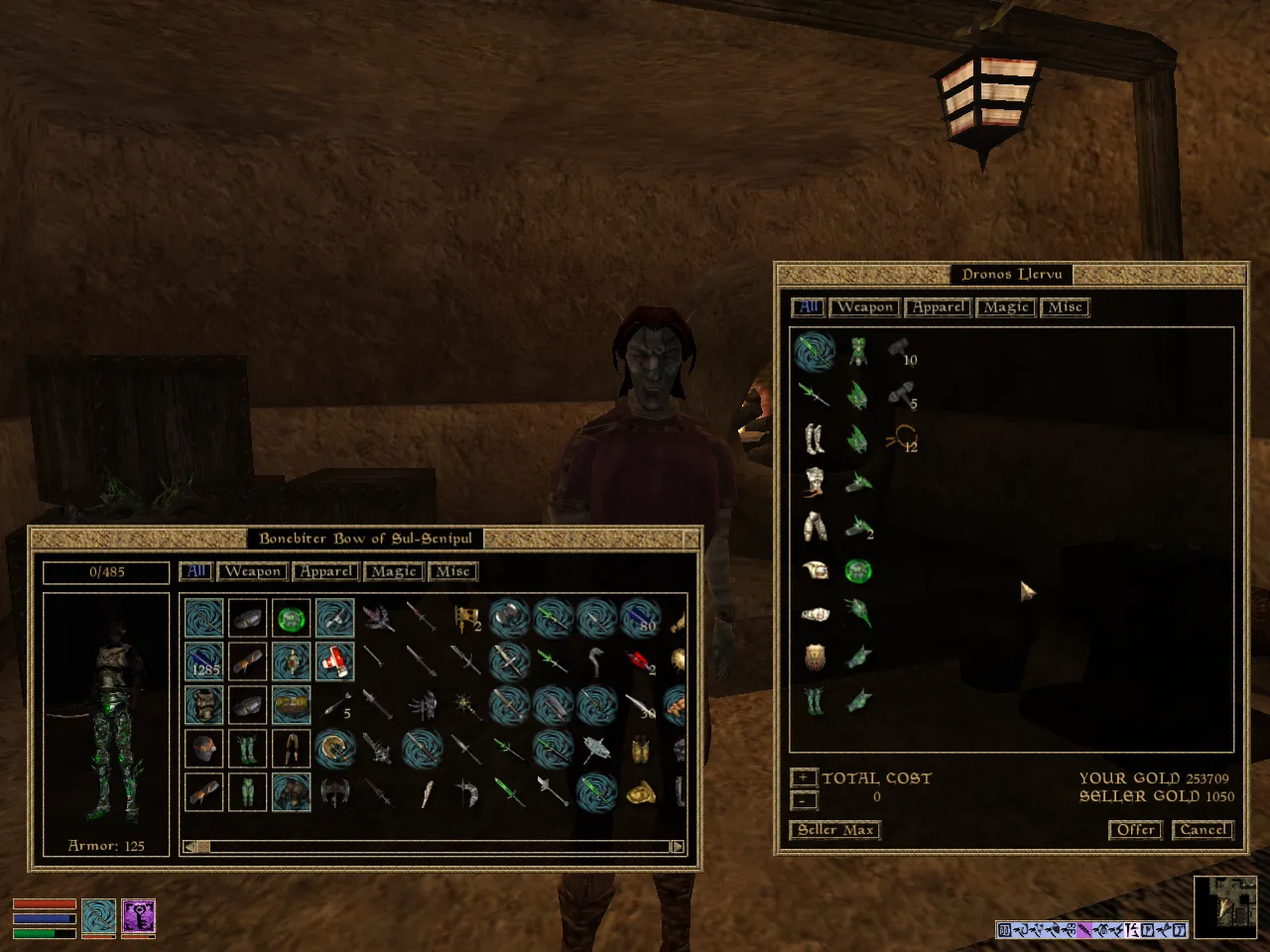The width and height of the screenshot is (1270, 952).
Task: Decrease total cost with the minus button
Action: point(804,799)
